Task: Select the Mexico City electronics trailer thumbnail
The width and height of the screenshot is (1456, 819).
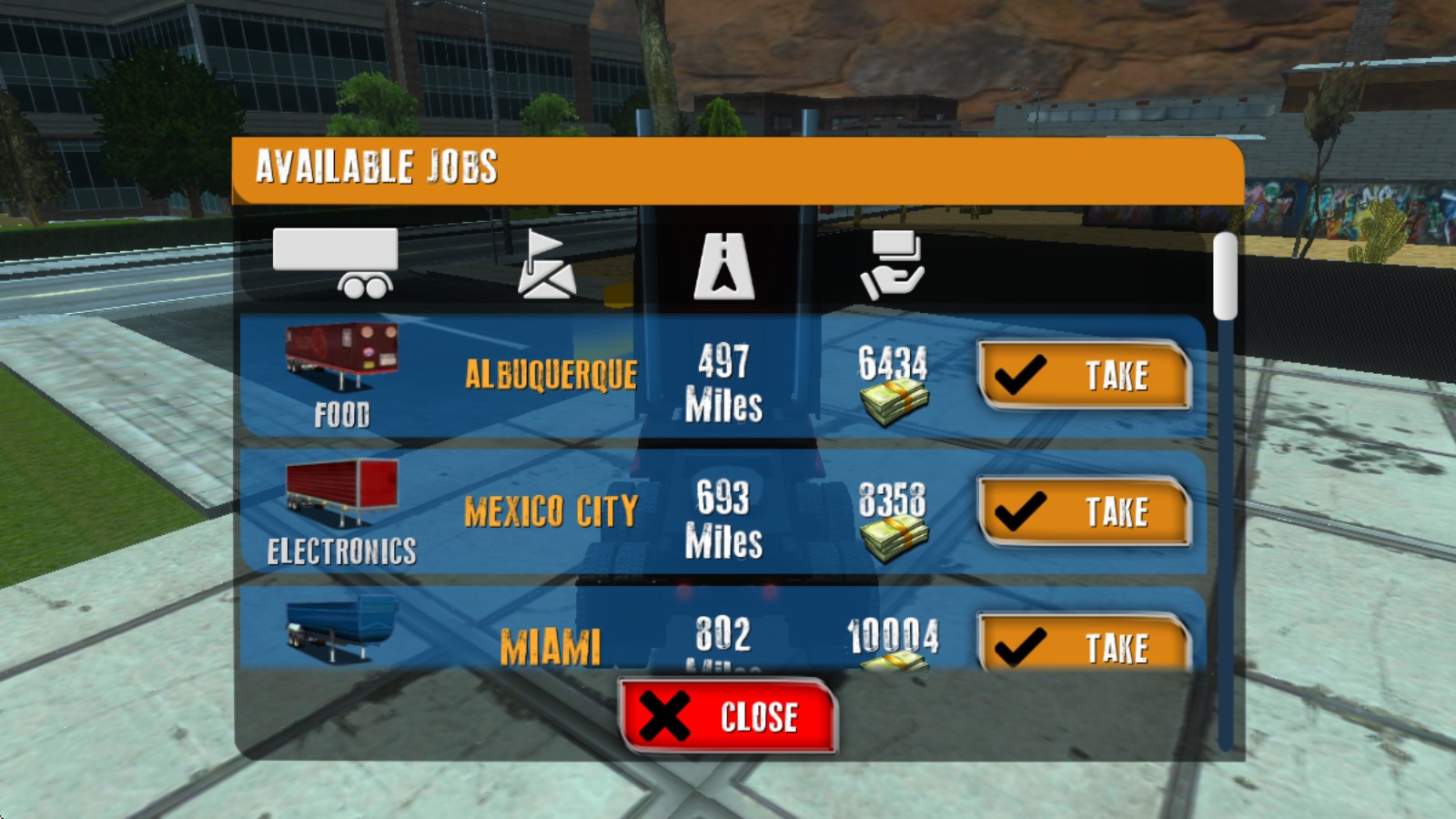Action: (x=341, y=492)
